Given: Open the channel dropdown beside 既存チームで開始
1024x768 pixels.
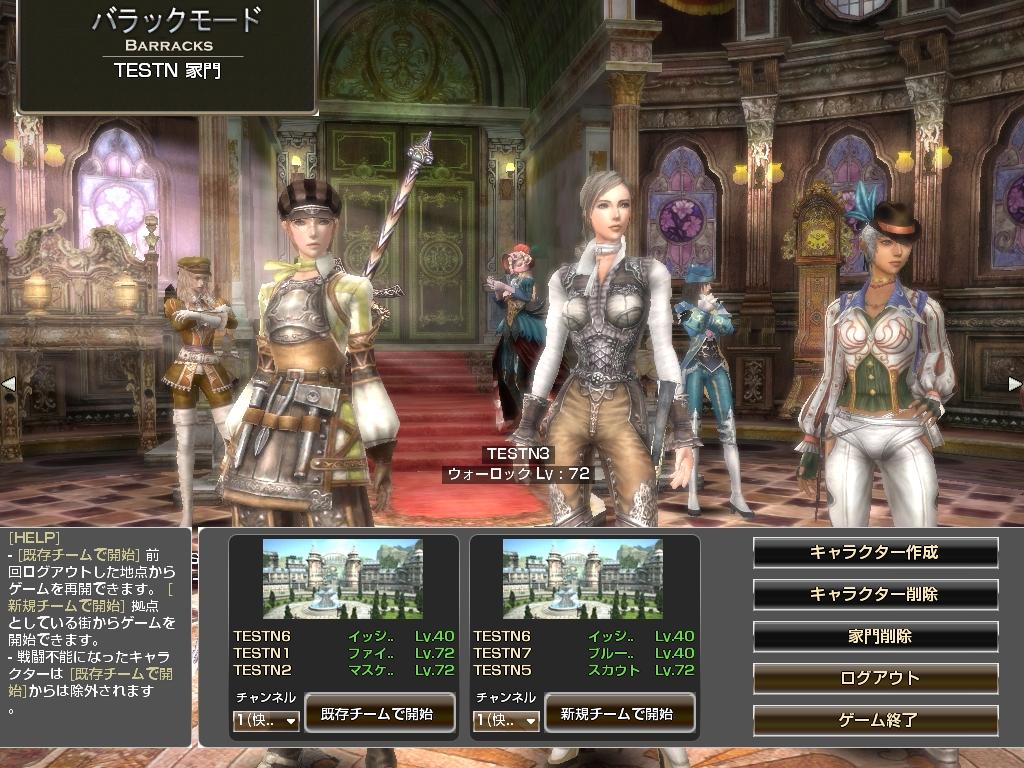Looking at the screenshot, I should [266, 720].
